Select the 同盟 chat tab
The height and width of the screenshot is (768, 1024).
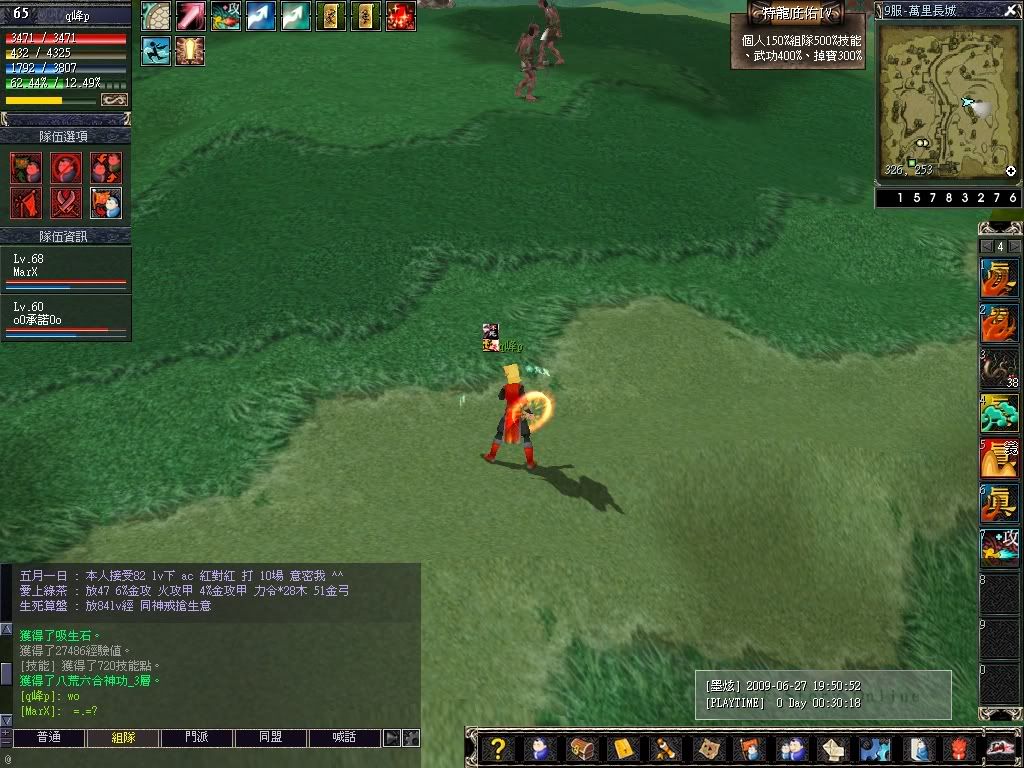[x=271, y=738]
